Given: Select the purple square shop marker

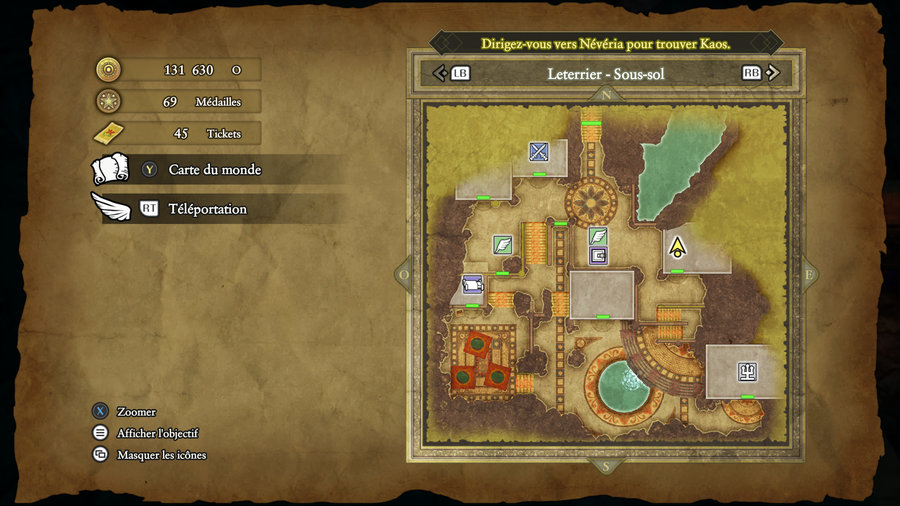Looking at the screenshot, I should point(599,256).
